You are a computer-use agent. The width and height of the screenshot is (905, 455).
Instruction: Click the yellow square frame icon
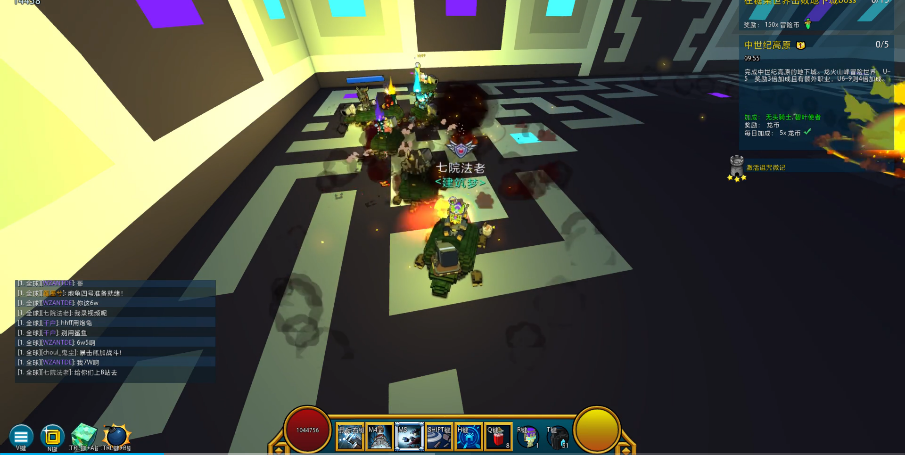pyautogui.click(x=52, y=435)
